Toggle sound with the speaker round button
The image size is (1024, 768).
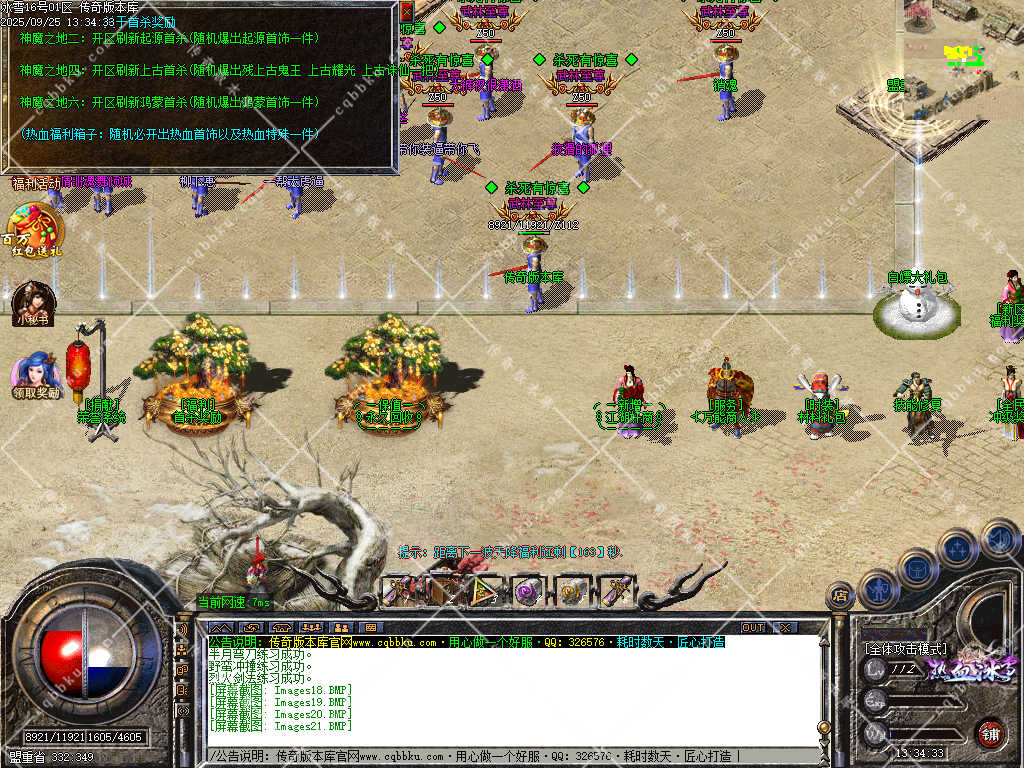[999, 538]
